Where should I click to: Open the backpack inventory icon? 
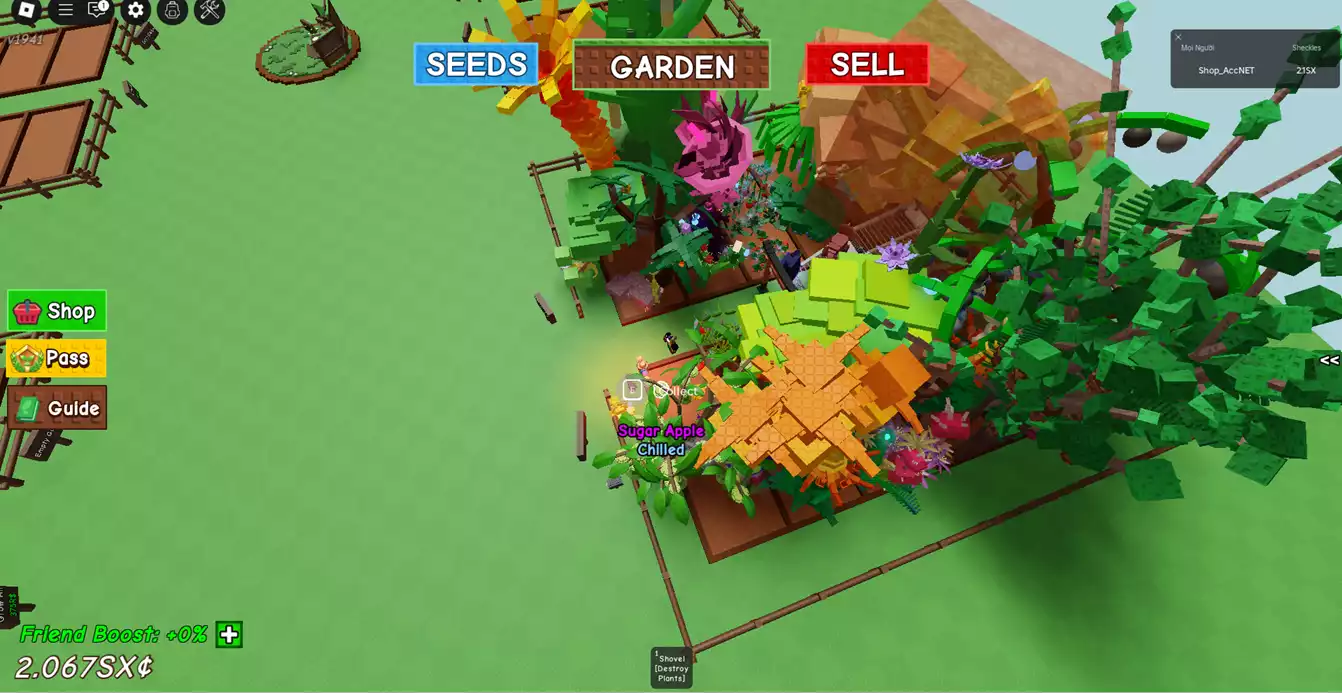172,10
